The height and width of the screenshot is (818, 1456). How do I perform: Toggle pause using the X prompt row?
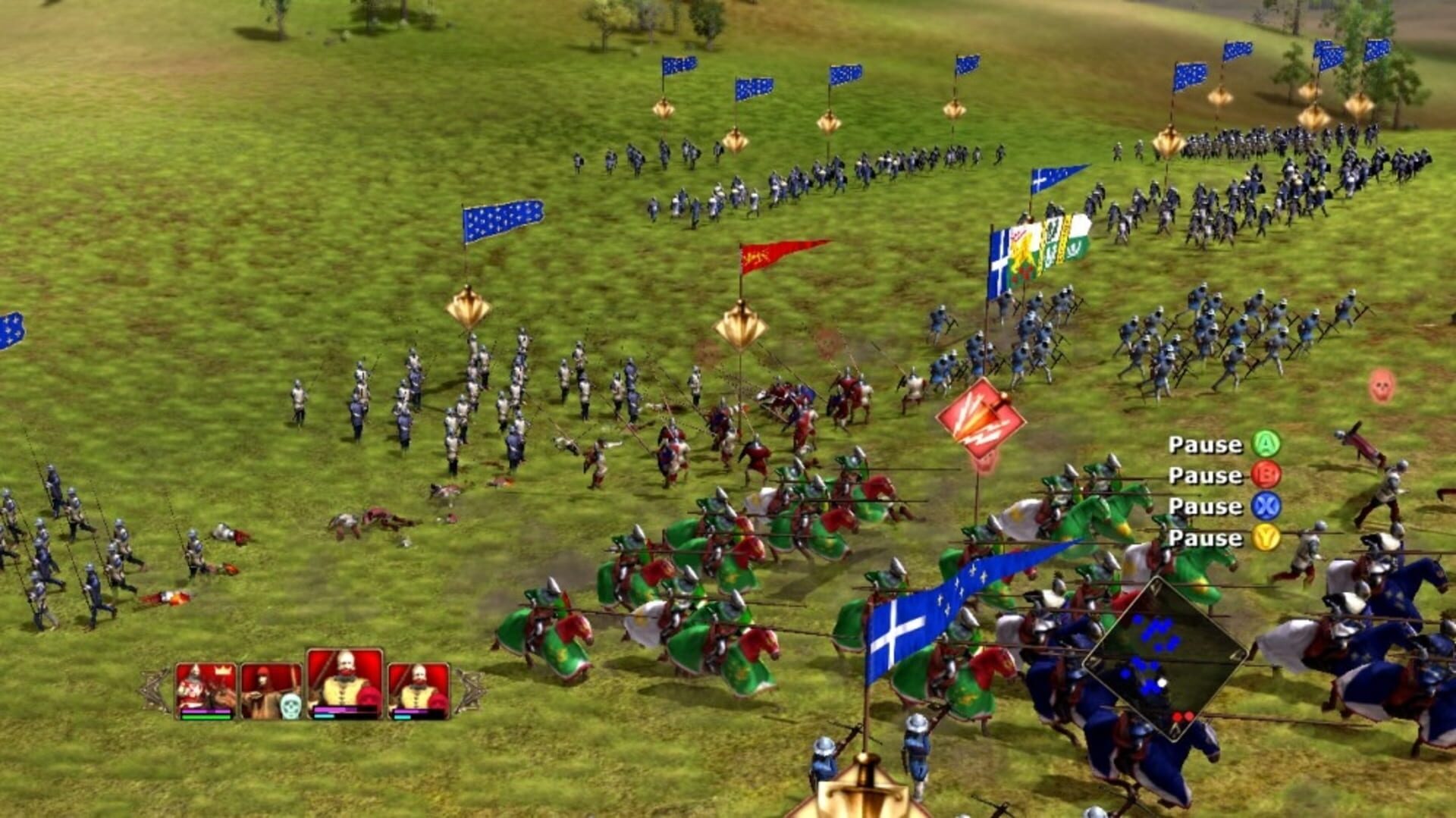click(x=1206, y=508)
